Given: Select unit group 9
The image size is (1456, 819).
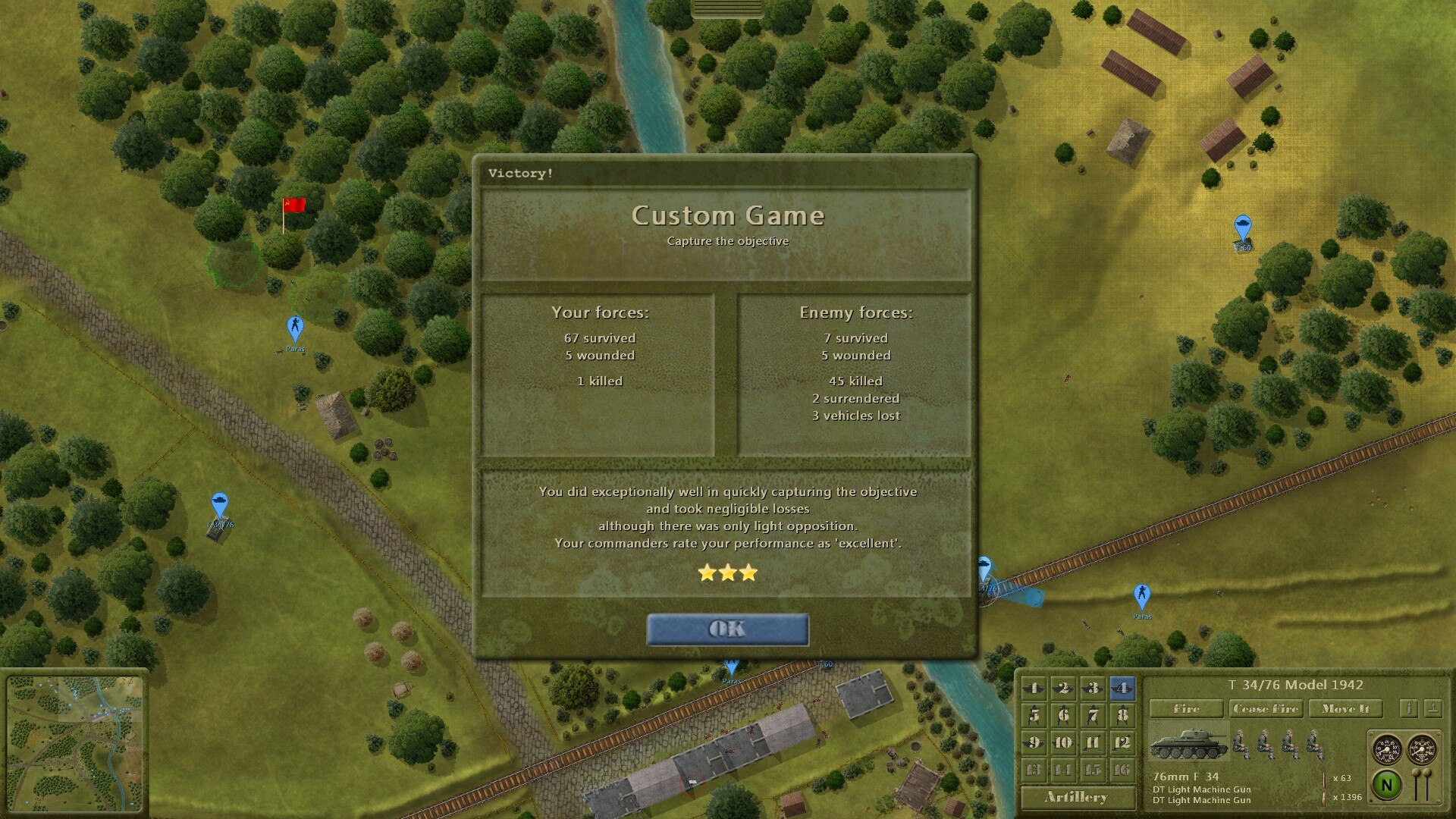Looking at the screenshot, I should (1034, 742).
